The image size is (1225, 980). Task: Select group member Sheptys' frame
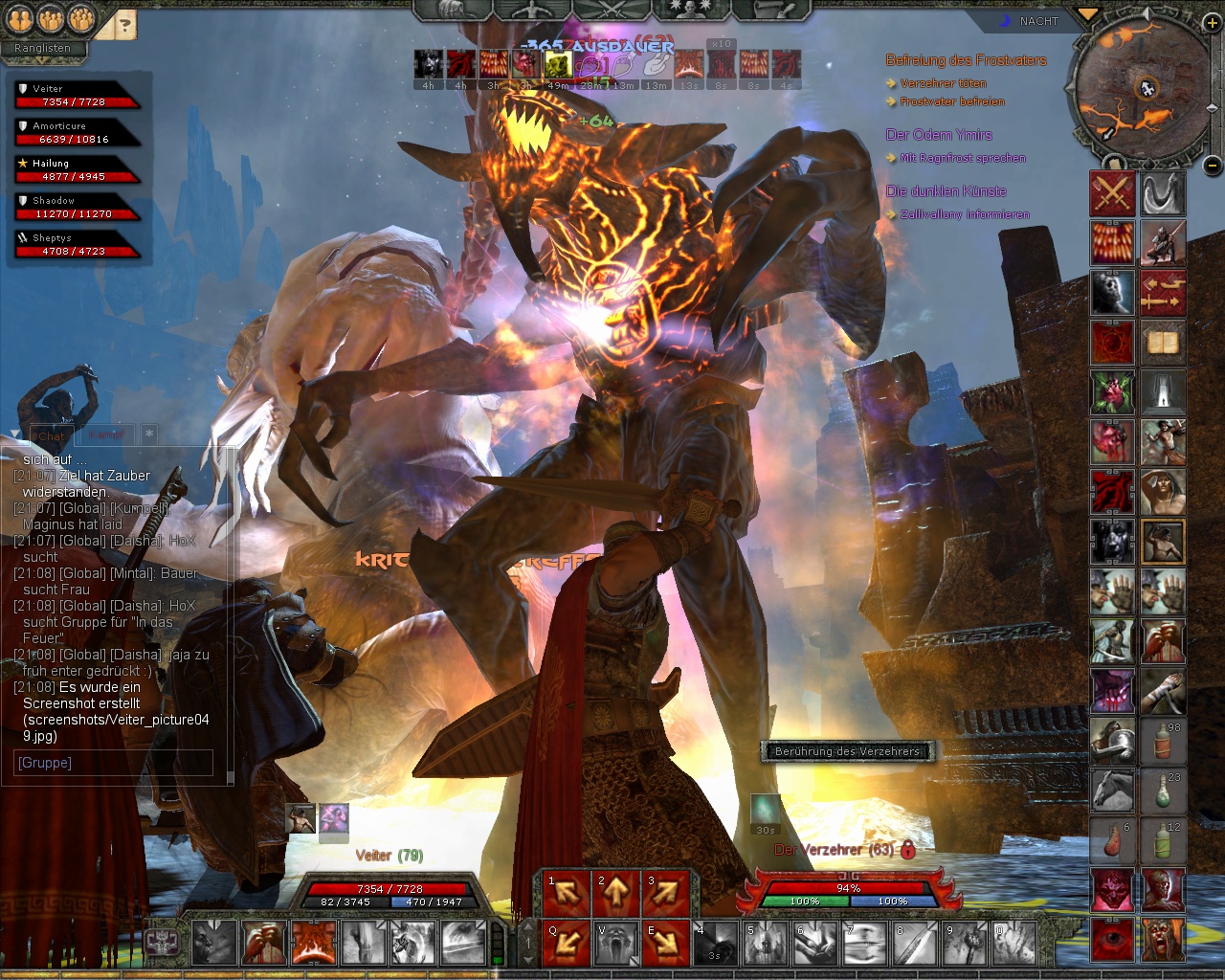coord(75,245)
